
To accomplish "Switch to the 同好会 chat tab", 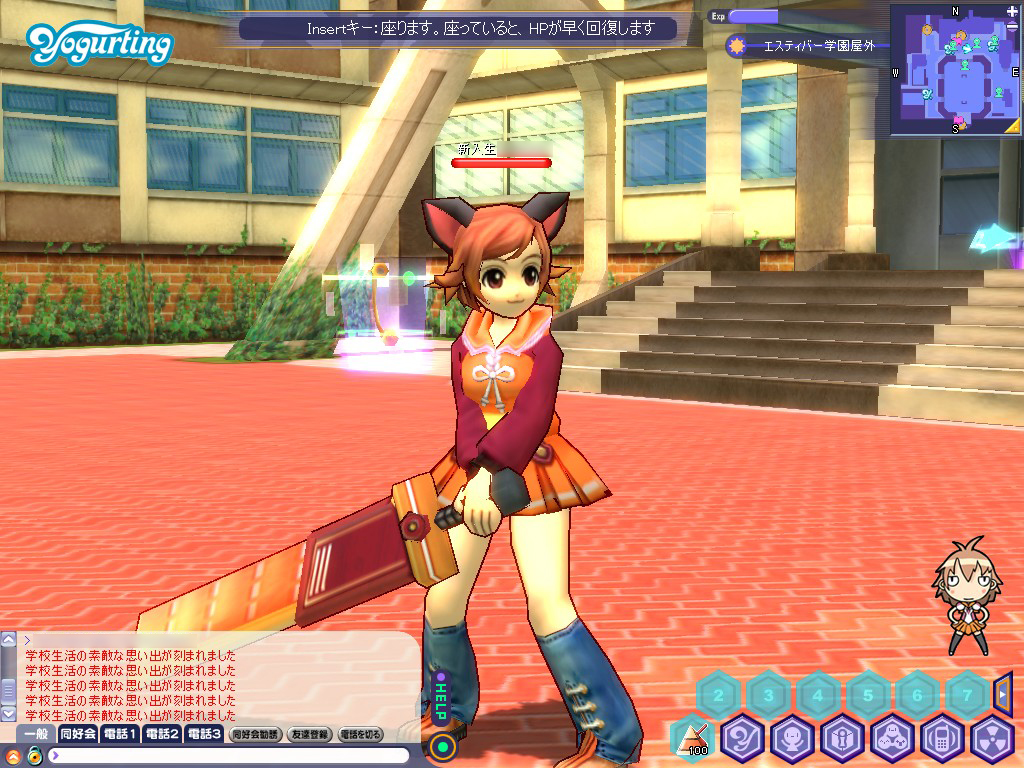I will 77,734.
